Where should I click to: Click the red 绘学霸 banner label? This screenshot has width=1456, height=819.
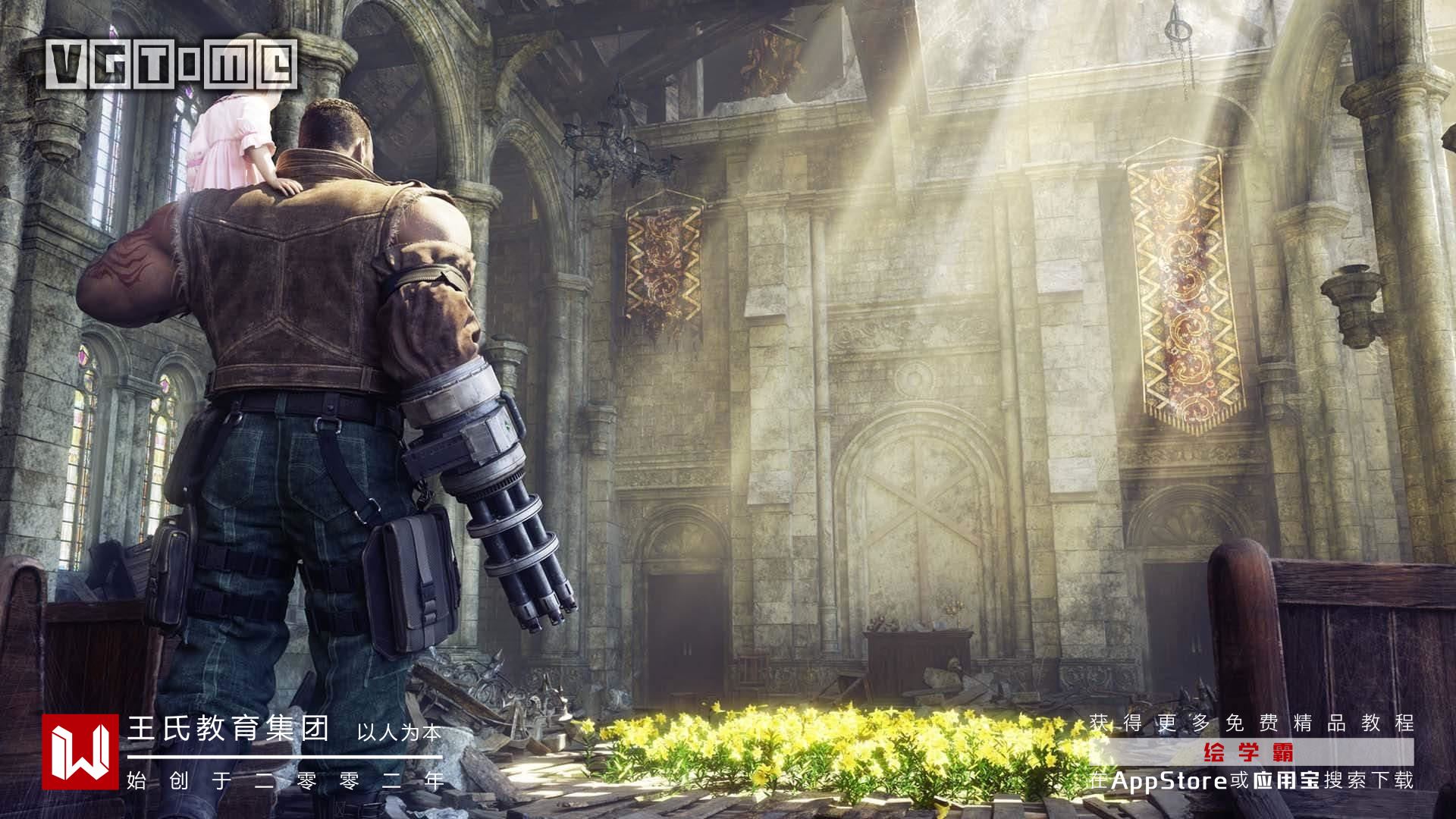tap(1252, 753)
